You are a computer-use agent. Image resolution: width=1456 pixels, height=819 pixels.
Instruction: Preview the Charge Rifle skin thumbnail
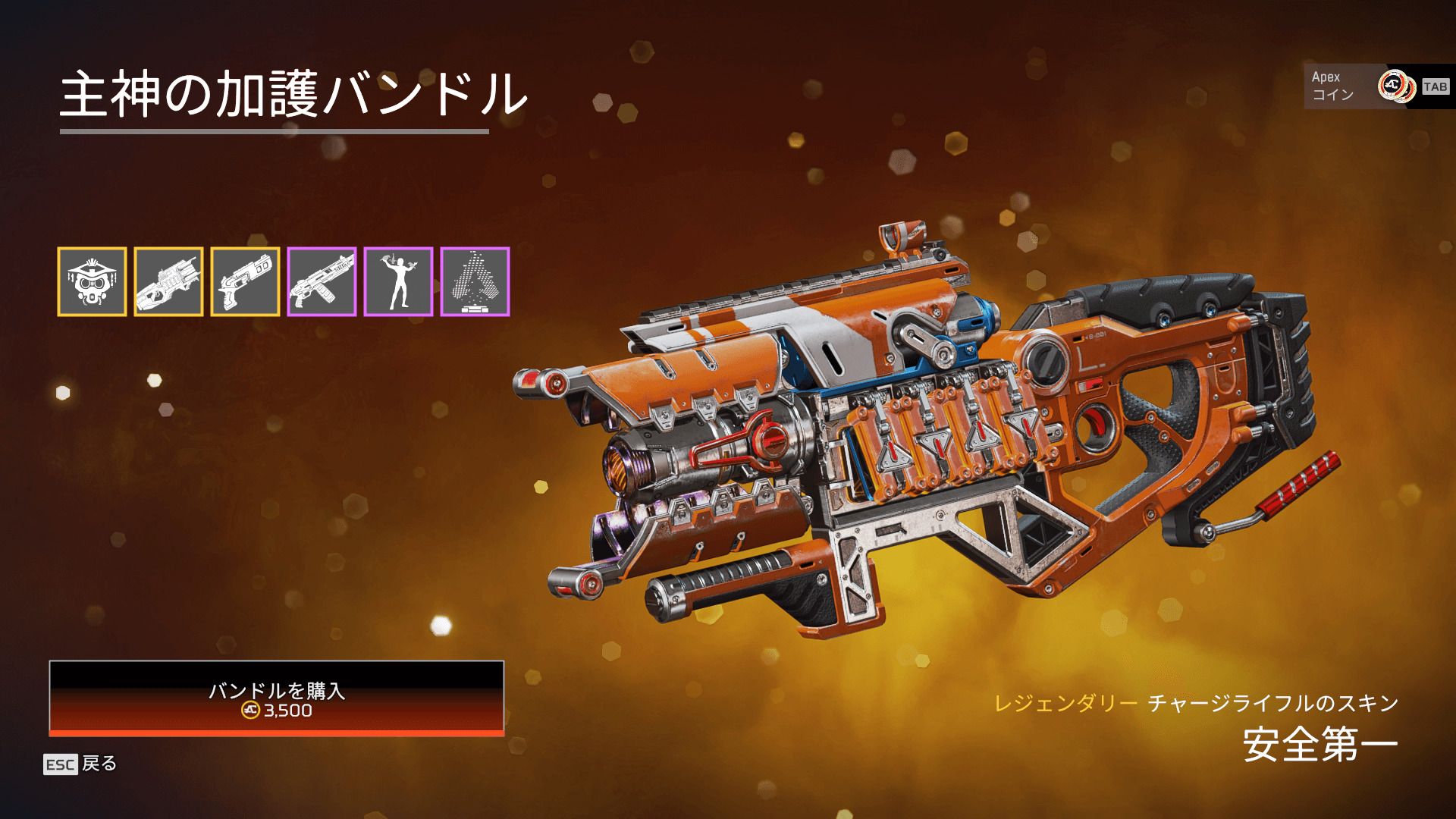tap(168, 281)
